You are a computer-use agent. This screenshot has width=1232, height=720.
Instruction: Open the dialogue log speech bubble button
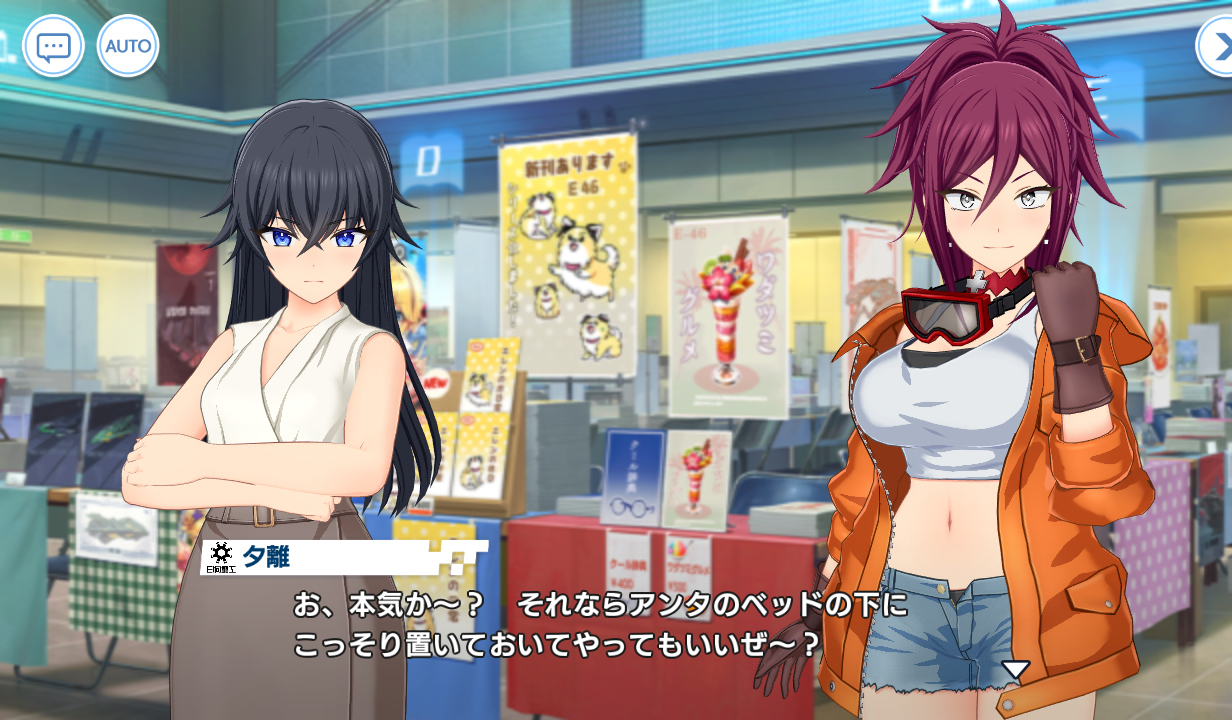53,46
